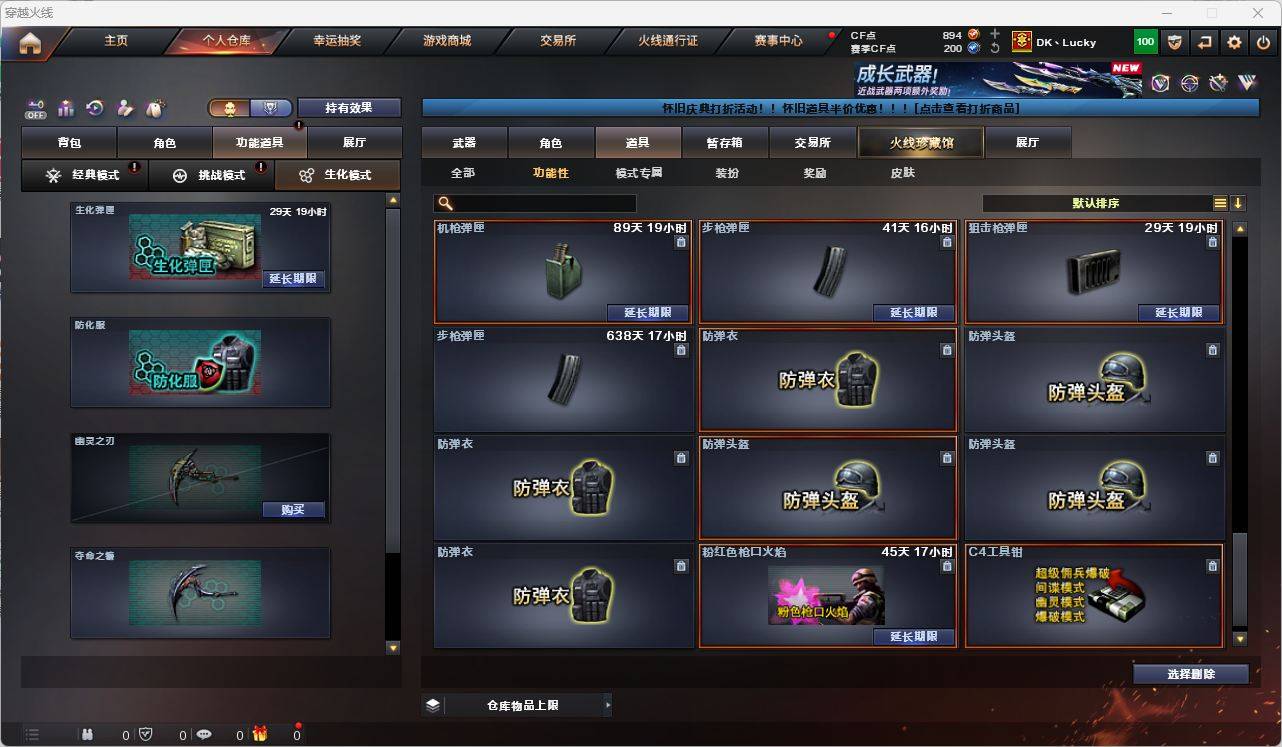This screenshot has height=747, width=1282.
Task: Click the home icon at top left
Action: point(30,41)
